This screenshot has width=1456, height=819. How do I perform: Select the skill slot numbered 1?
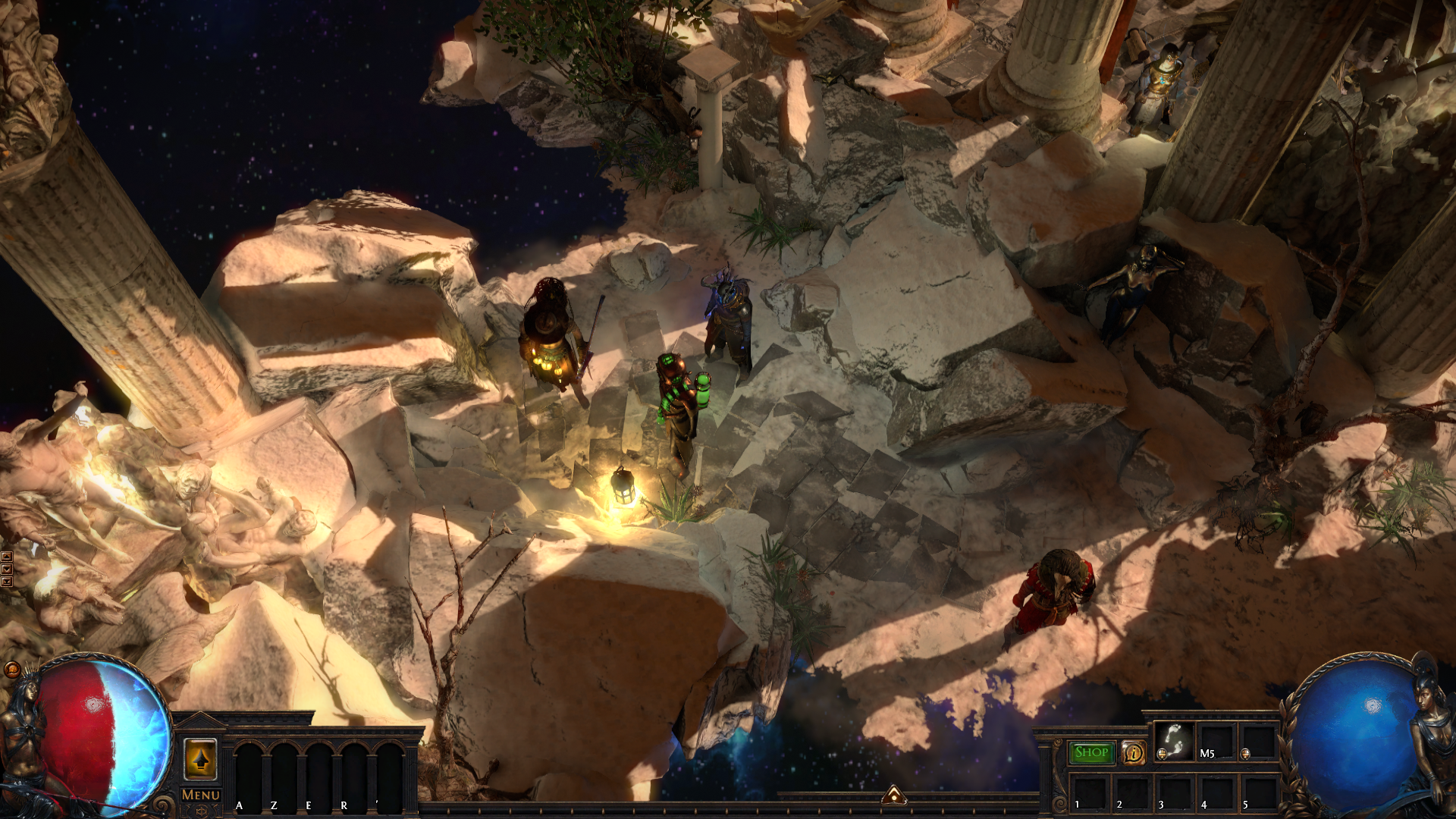(1090, 792)
